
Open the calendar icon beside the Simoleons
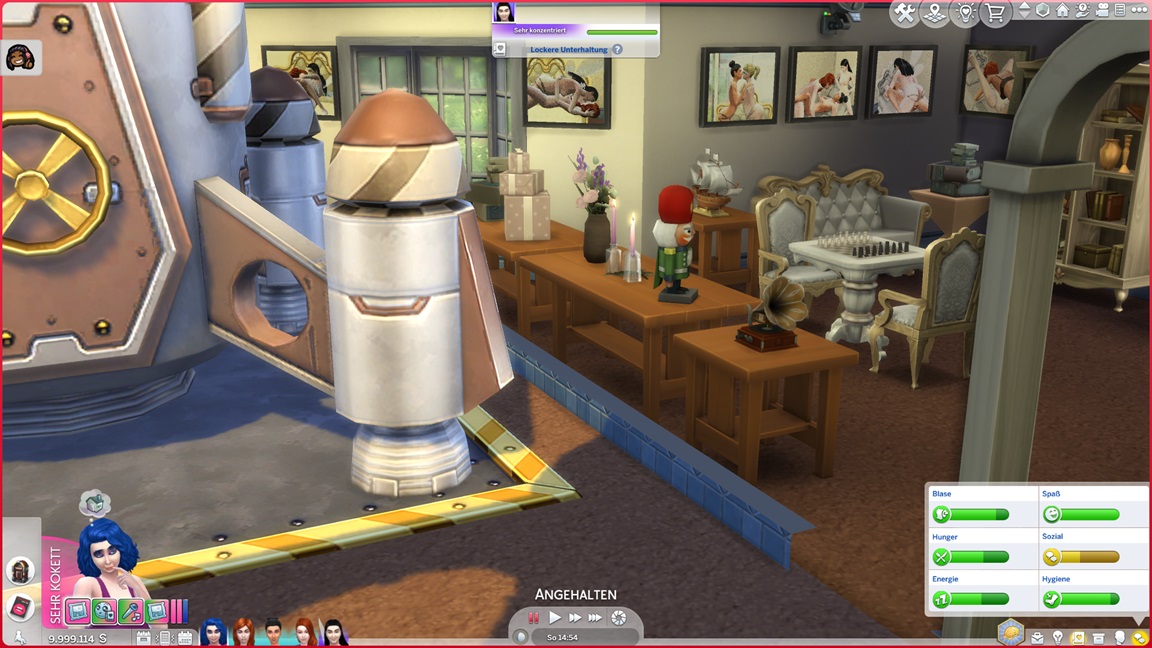pyautogui.click(x=143, y=637)
